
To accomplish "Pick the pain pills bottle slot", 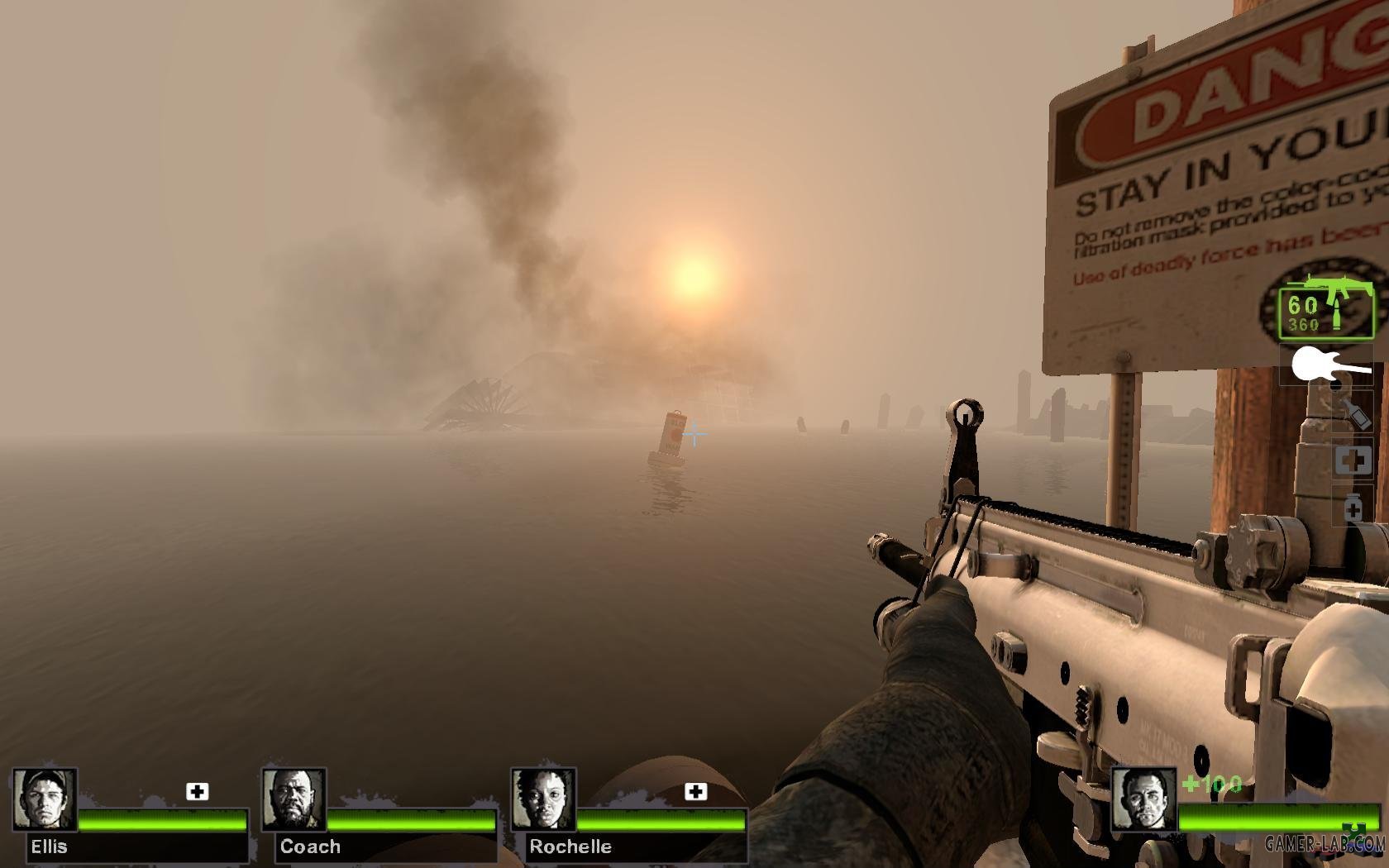I will [1353, 506].
